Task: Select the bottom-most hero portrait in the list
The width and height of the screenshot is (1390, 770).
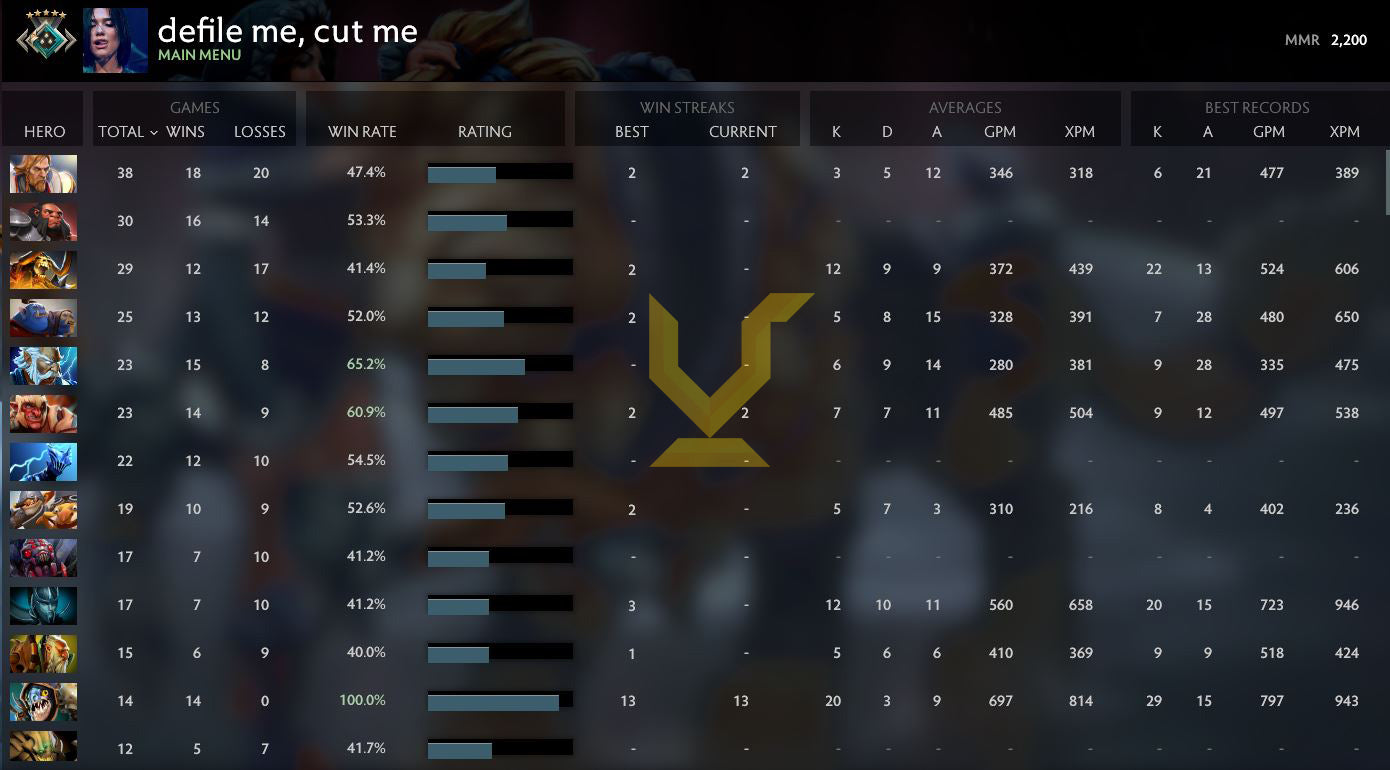Action: point(43,747)
